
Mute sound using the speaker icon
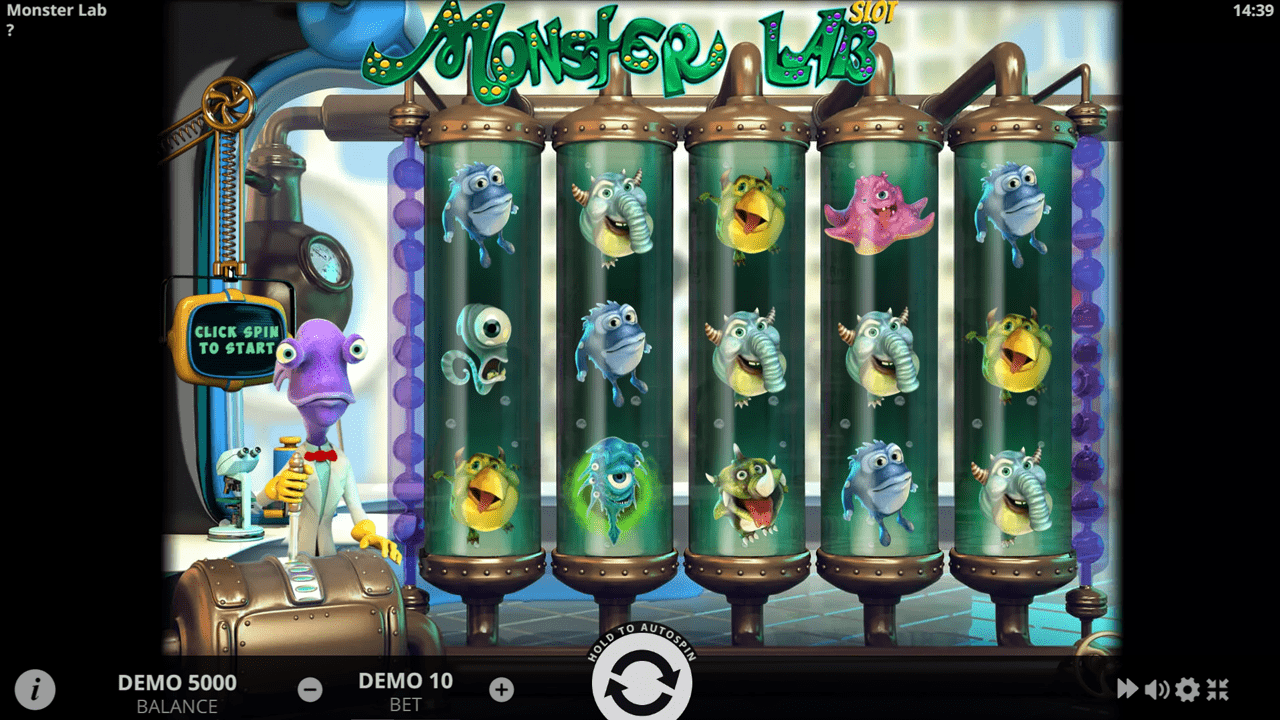tap(1157, 687)
